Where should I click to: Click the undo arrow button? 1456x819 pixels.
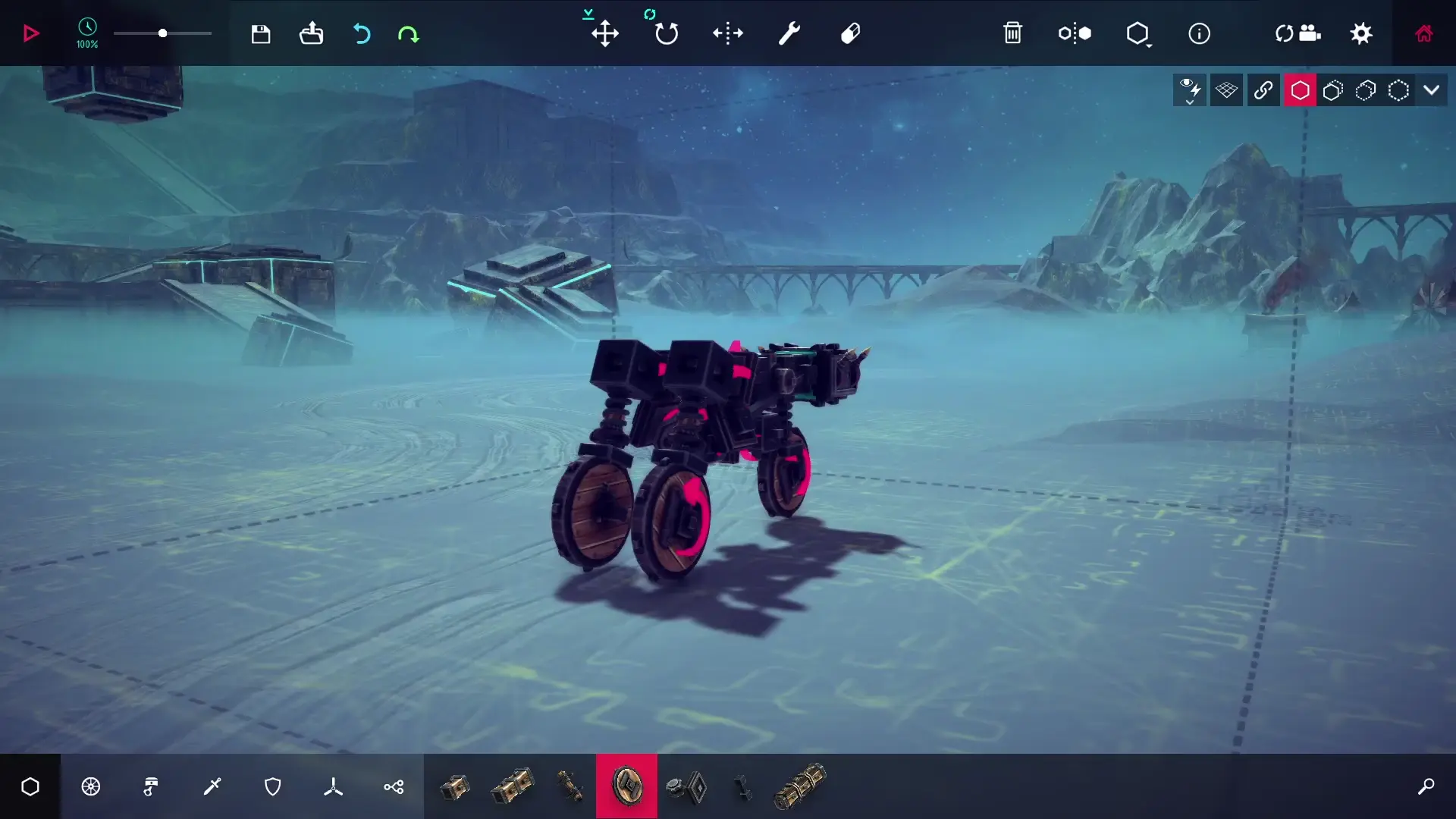pos(362,33)
